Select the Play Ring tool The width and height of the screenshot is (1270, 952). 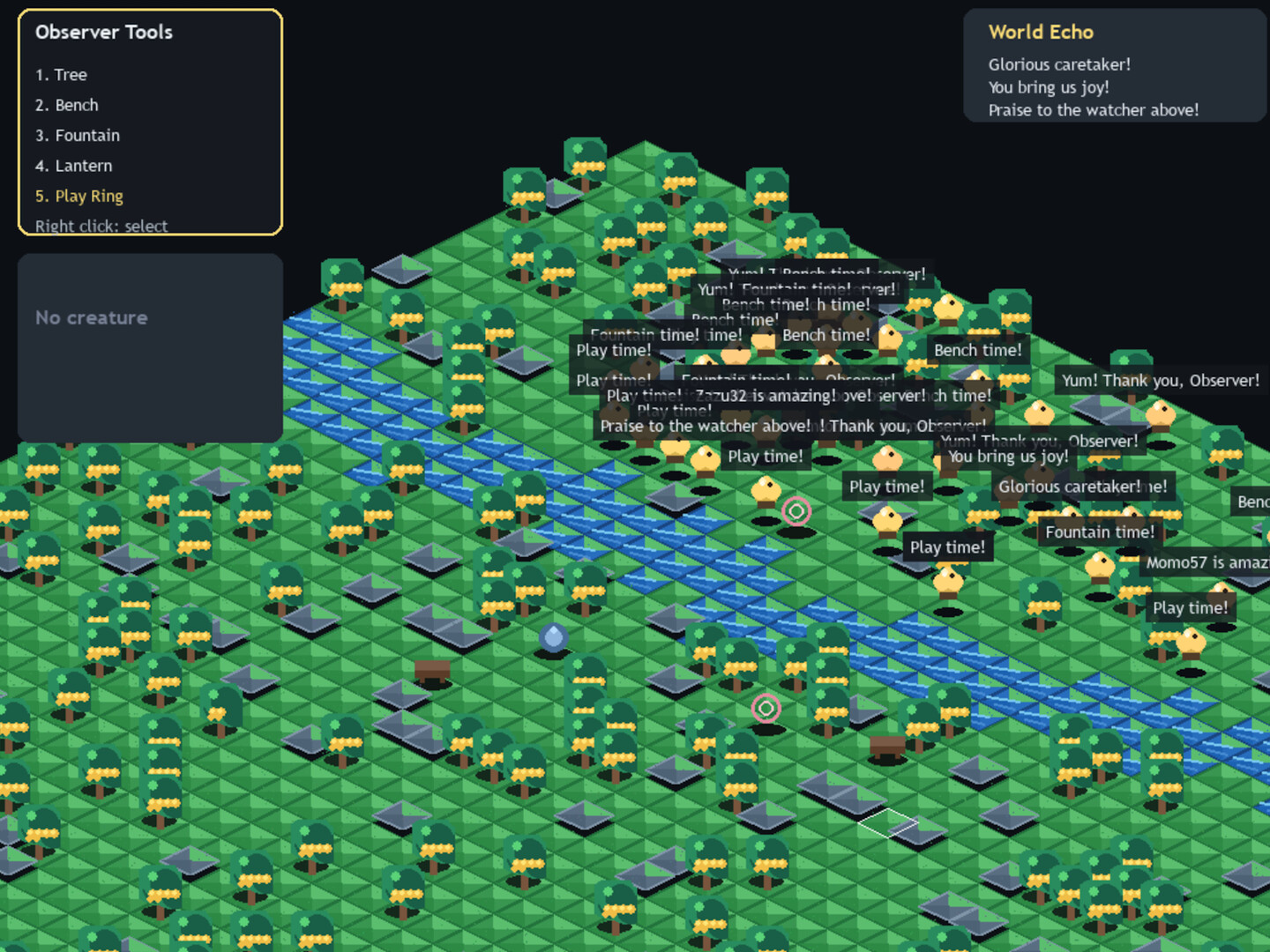78,196
